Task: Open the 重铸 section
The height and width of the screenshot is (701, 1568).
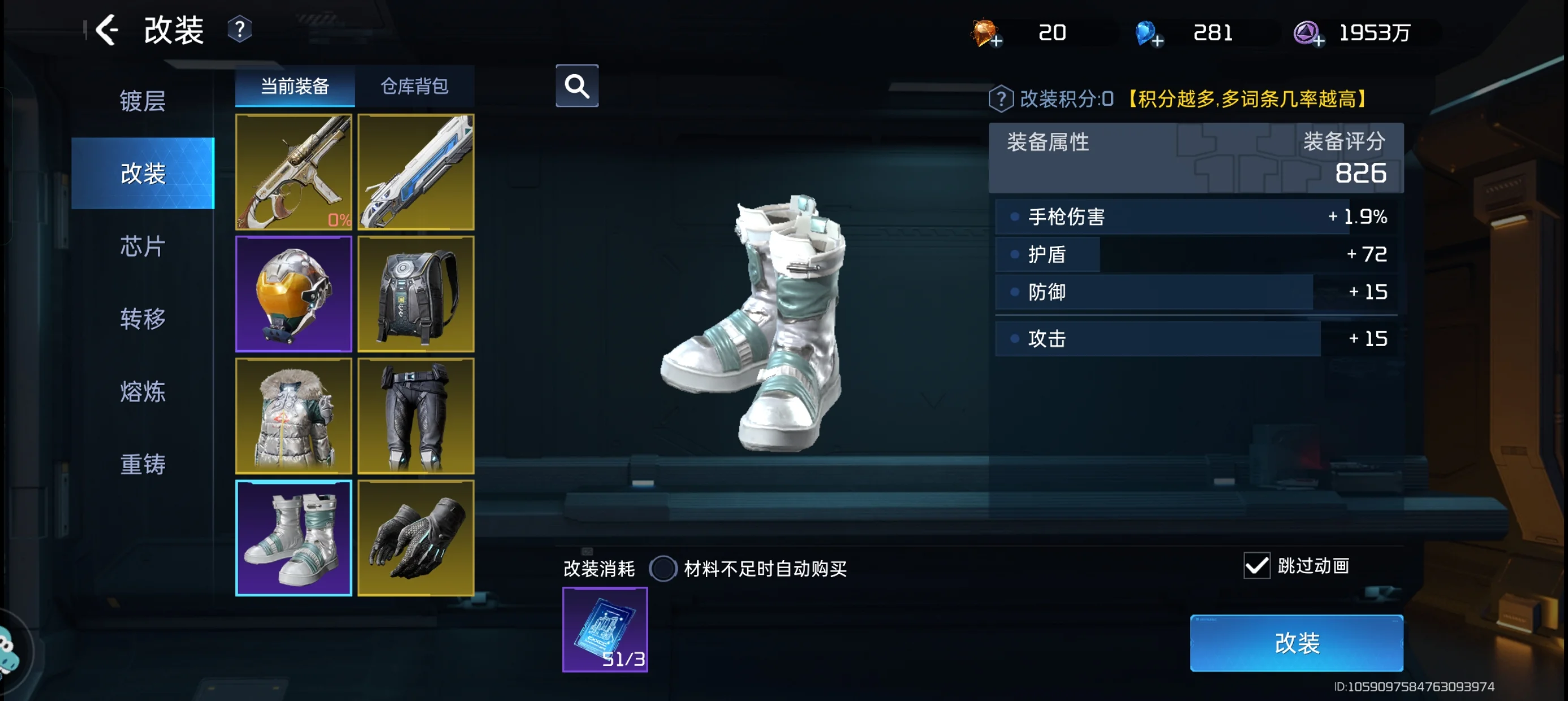Action: (143, 464)
